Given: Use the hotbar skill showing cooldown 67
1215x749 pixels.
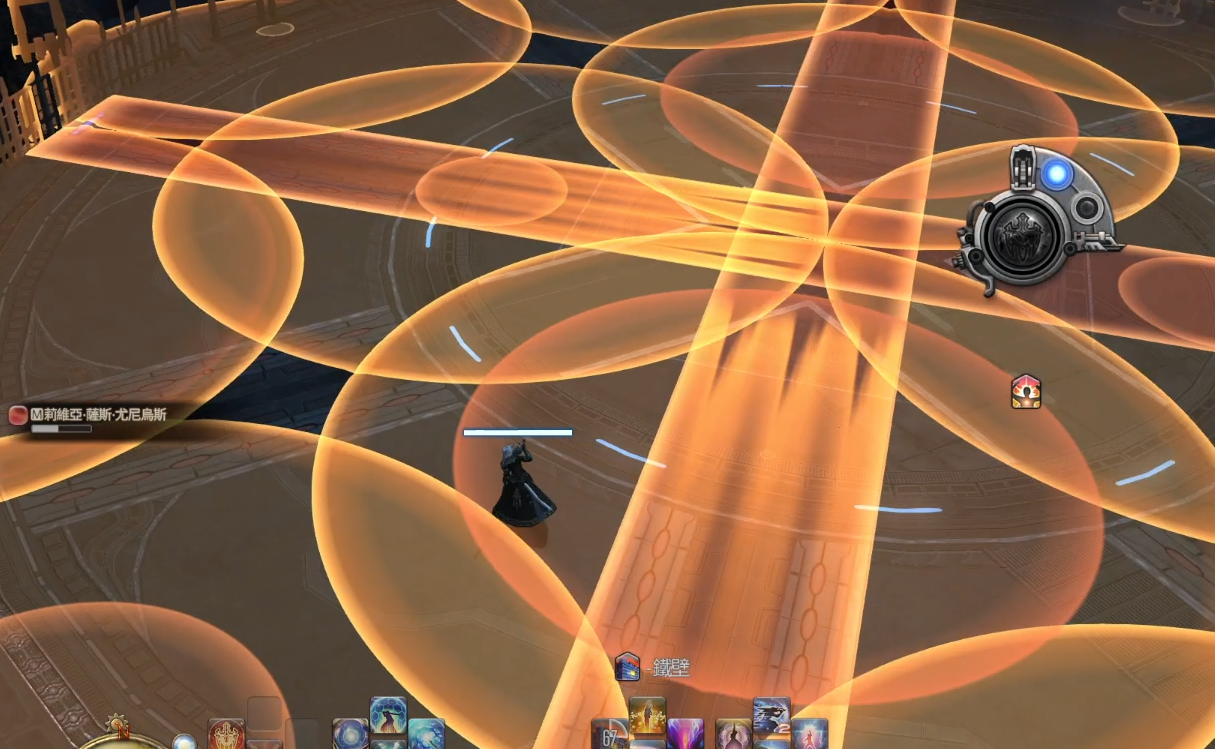Looking at the screenshot, I should coord(610,736).
